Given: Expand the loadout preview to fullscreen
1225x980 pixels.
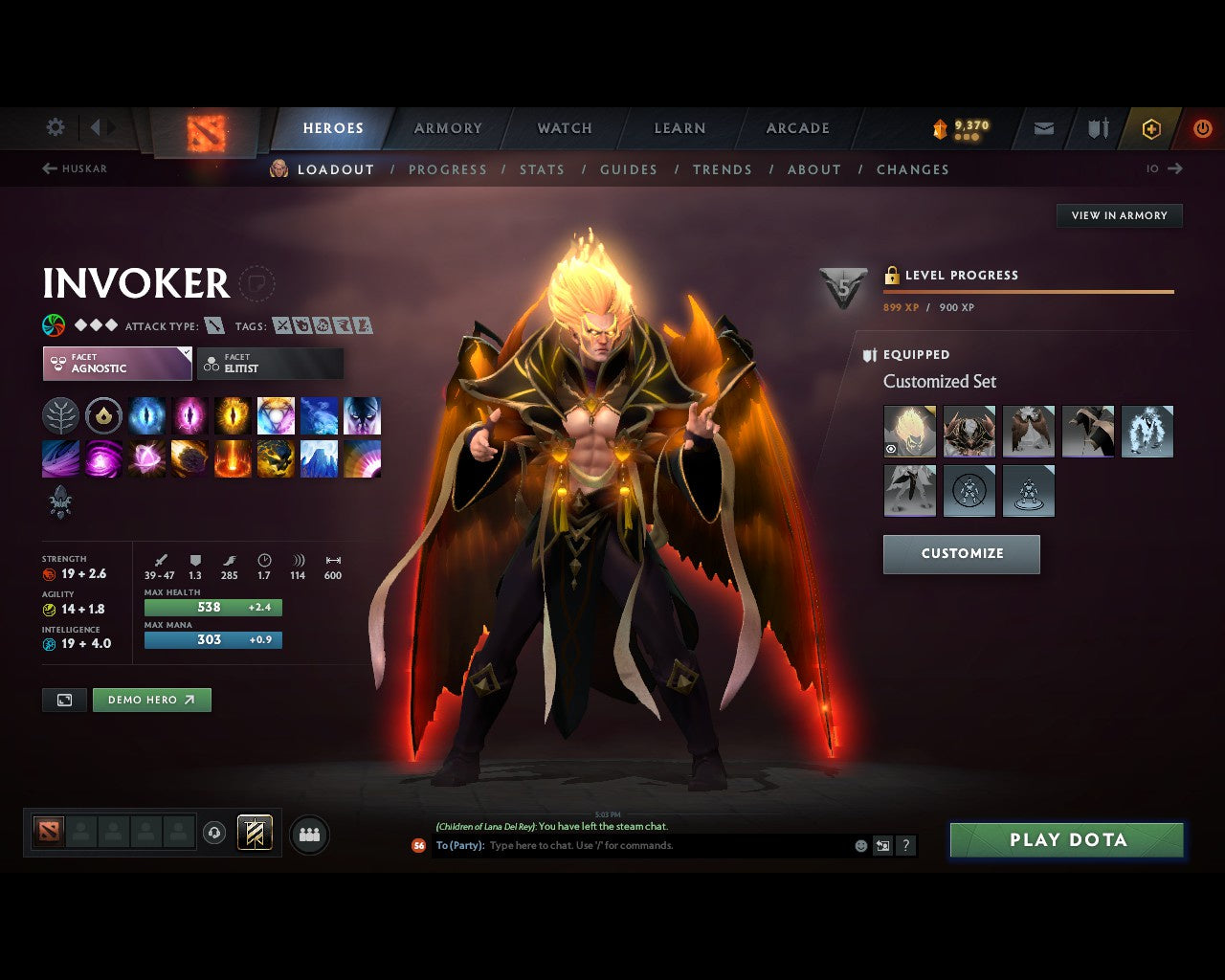Looking at the screenshot, I should pos(64,700).
